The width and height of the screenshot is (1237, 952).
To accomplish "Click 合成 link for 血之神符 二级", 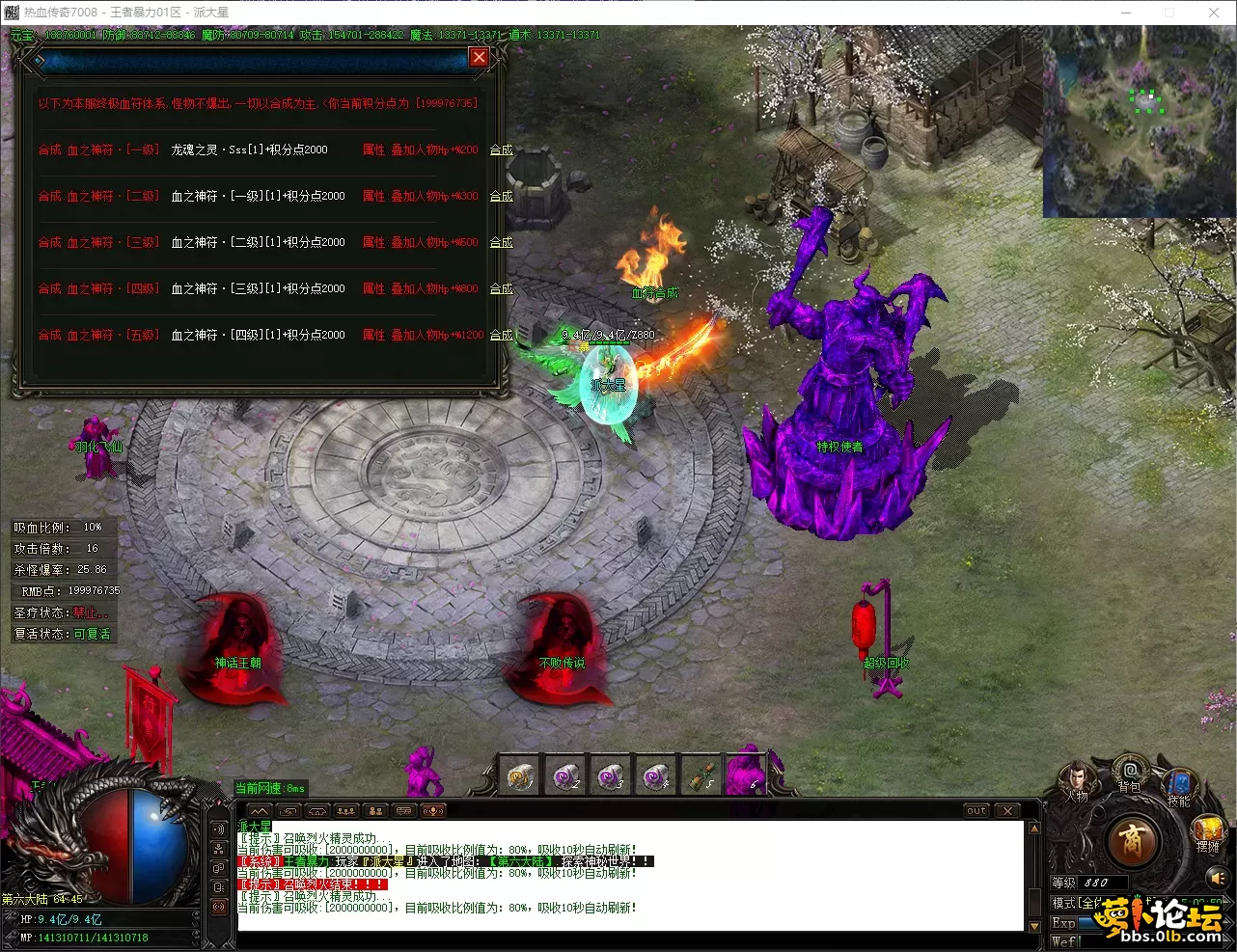I will pos(501,197).
